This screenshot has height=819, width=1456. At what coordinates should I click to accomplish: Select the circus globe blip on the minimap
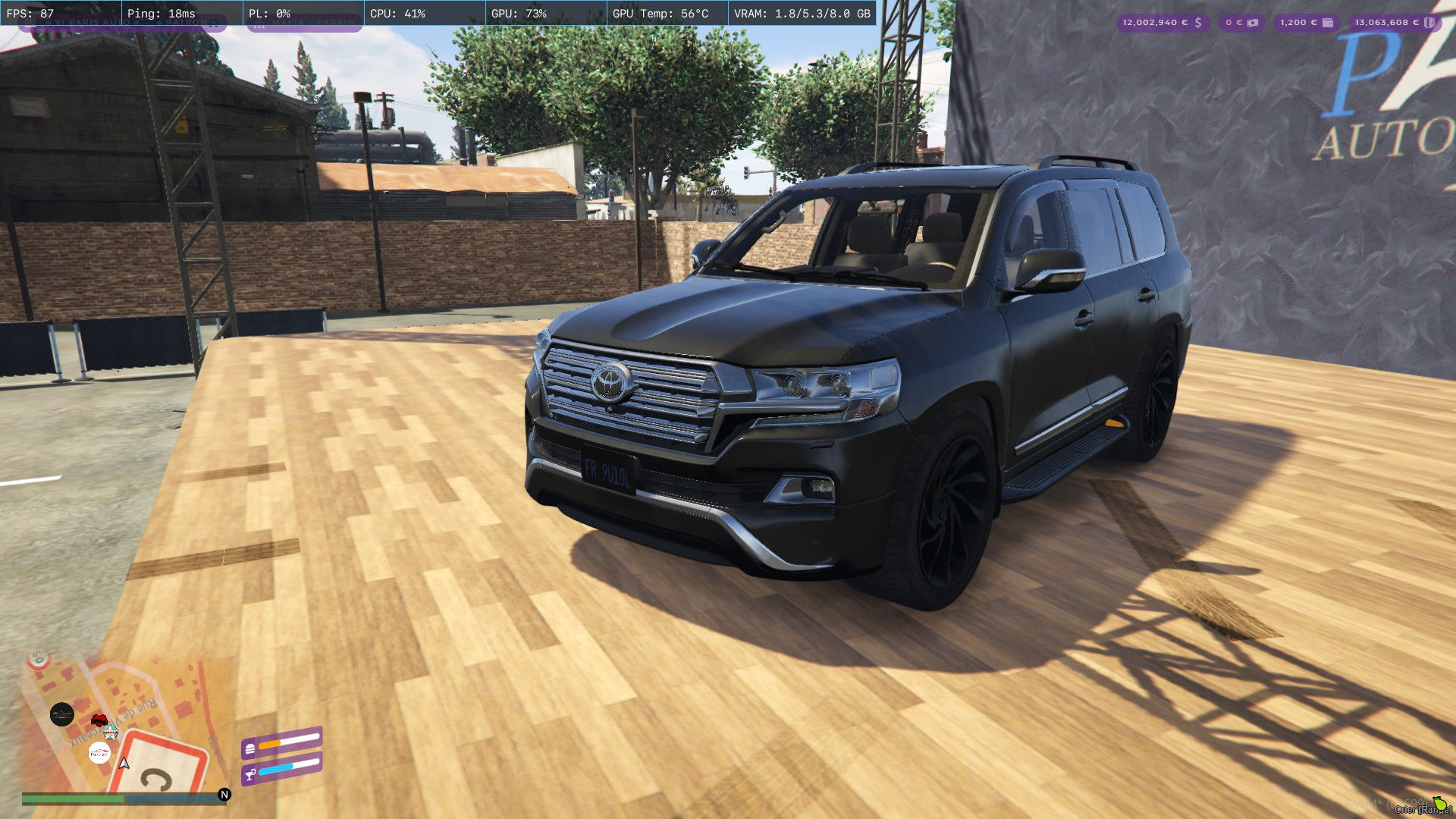(111, 733)
